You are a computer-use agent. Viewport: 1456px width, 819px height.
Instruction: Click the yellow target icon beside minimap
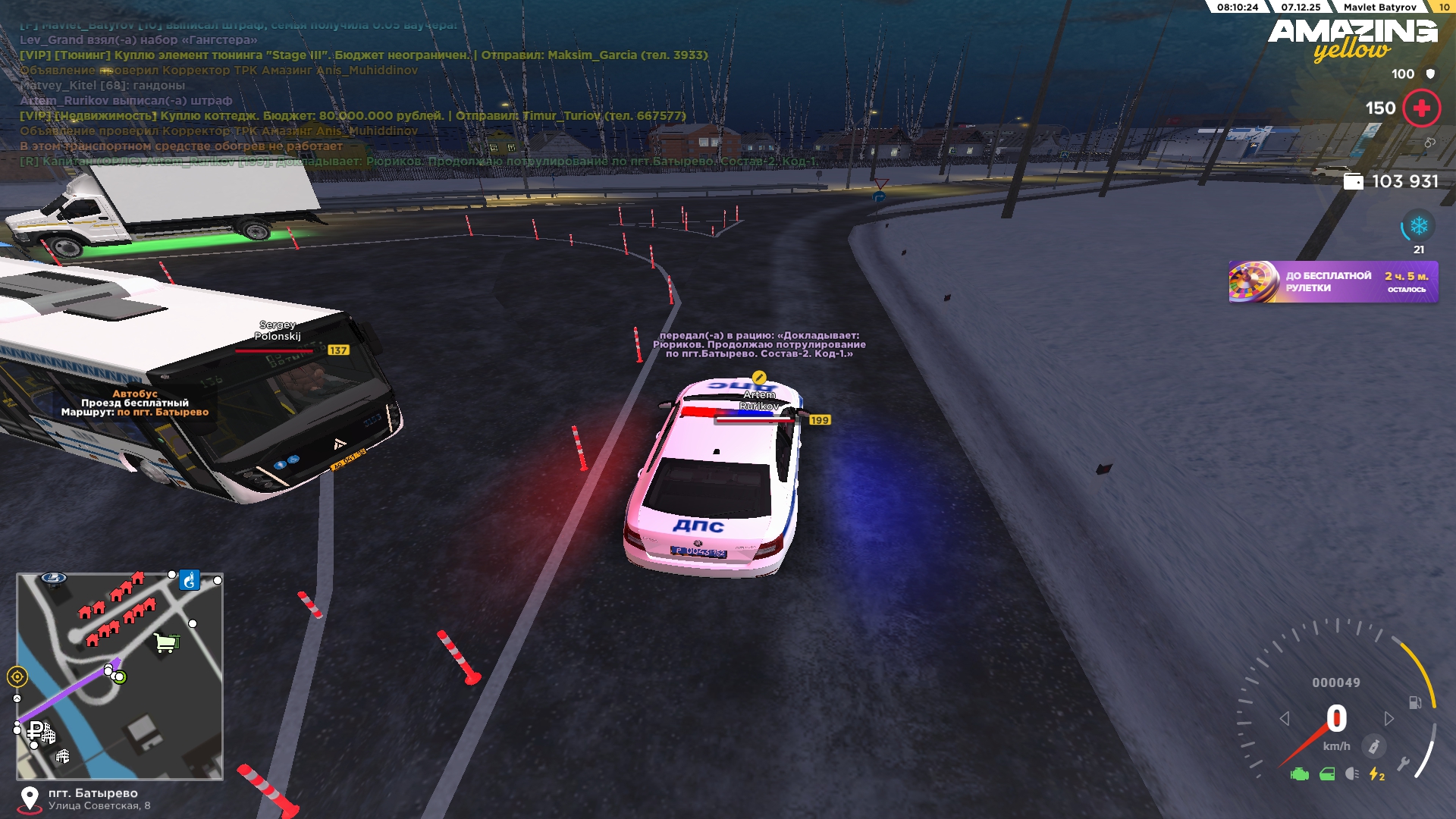[x=17, y=676]
